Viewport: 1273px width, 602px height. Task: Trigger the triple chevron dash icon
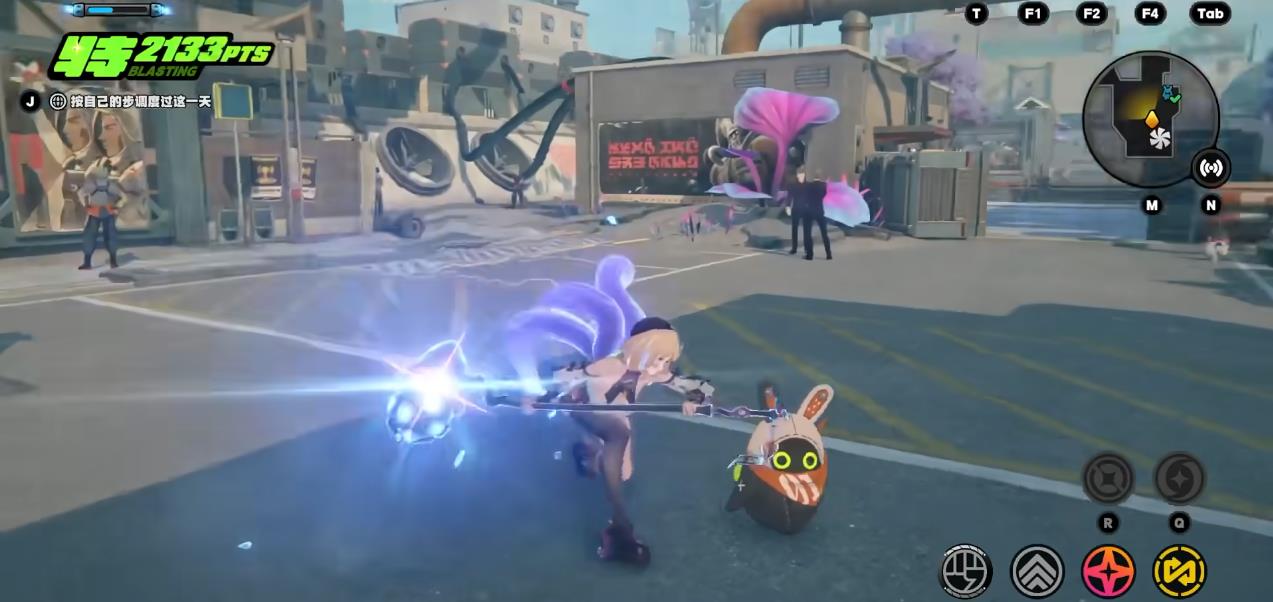pyautogui.click(x=1037, y=571)
